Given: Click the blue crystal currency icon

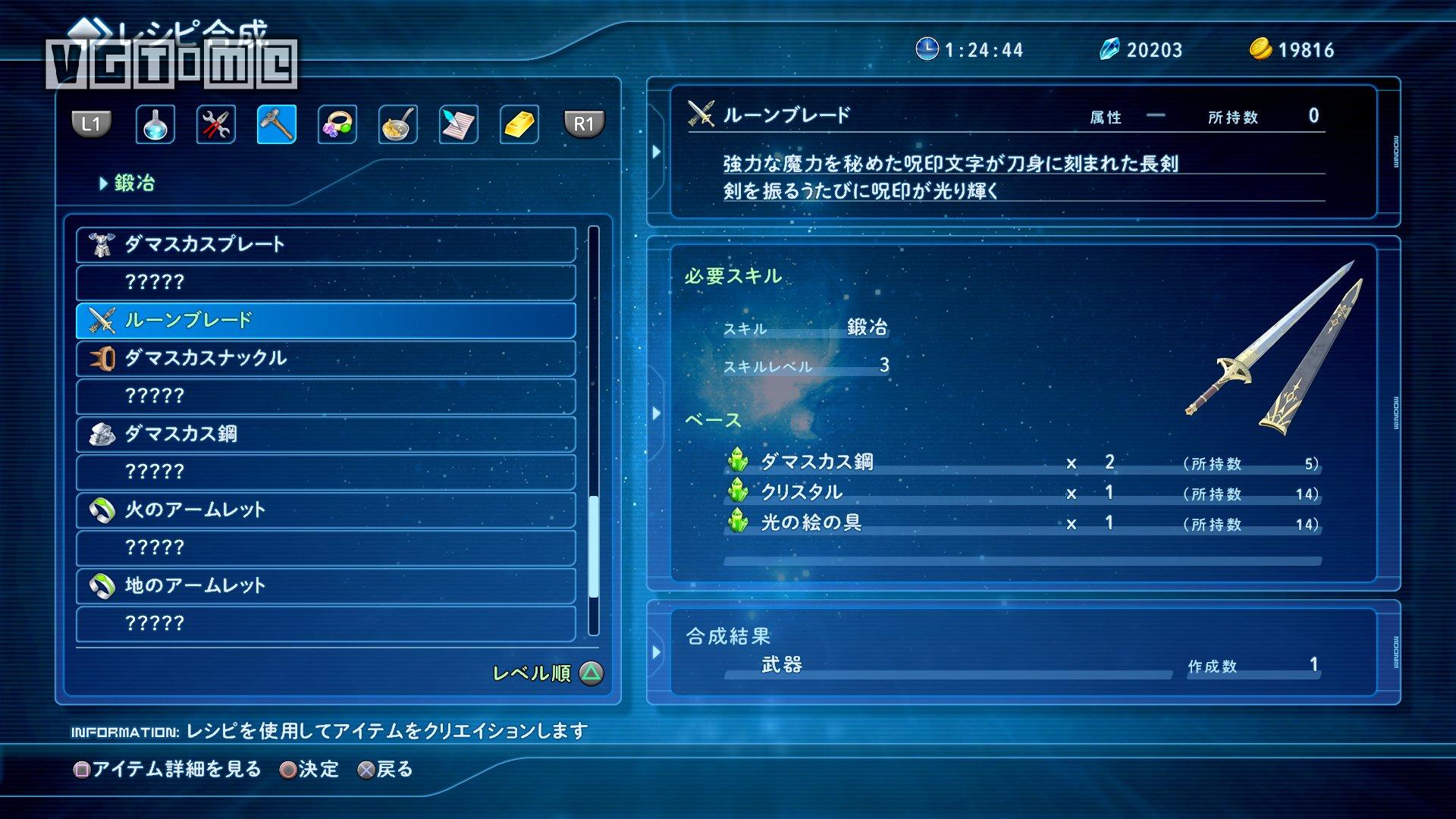Looking at the screenshot, I should pos(1109,49).
